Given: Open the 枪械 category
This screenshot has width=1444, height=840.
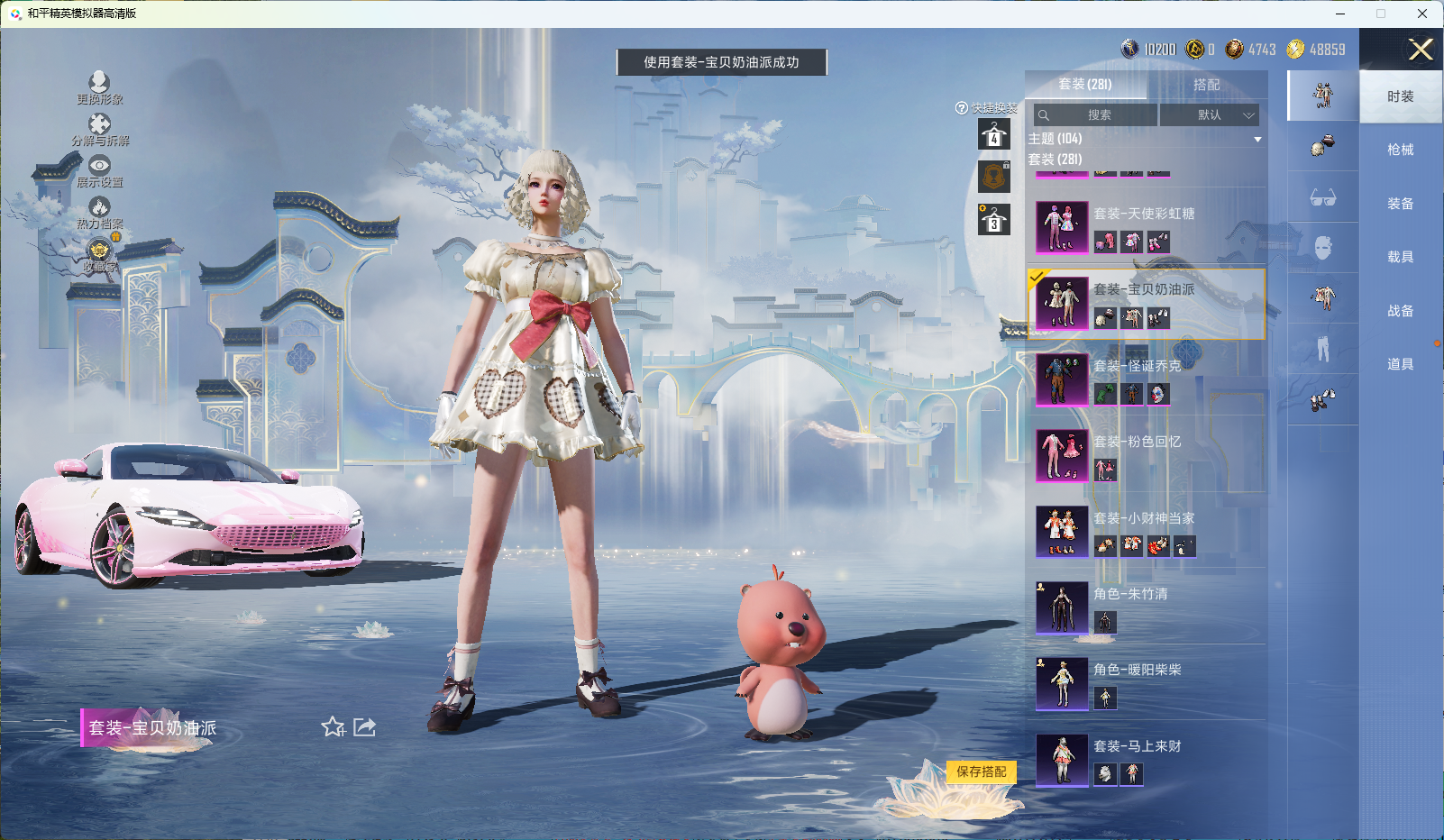Looking at the screenshot, I should tap(1400, 150).
